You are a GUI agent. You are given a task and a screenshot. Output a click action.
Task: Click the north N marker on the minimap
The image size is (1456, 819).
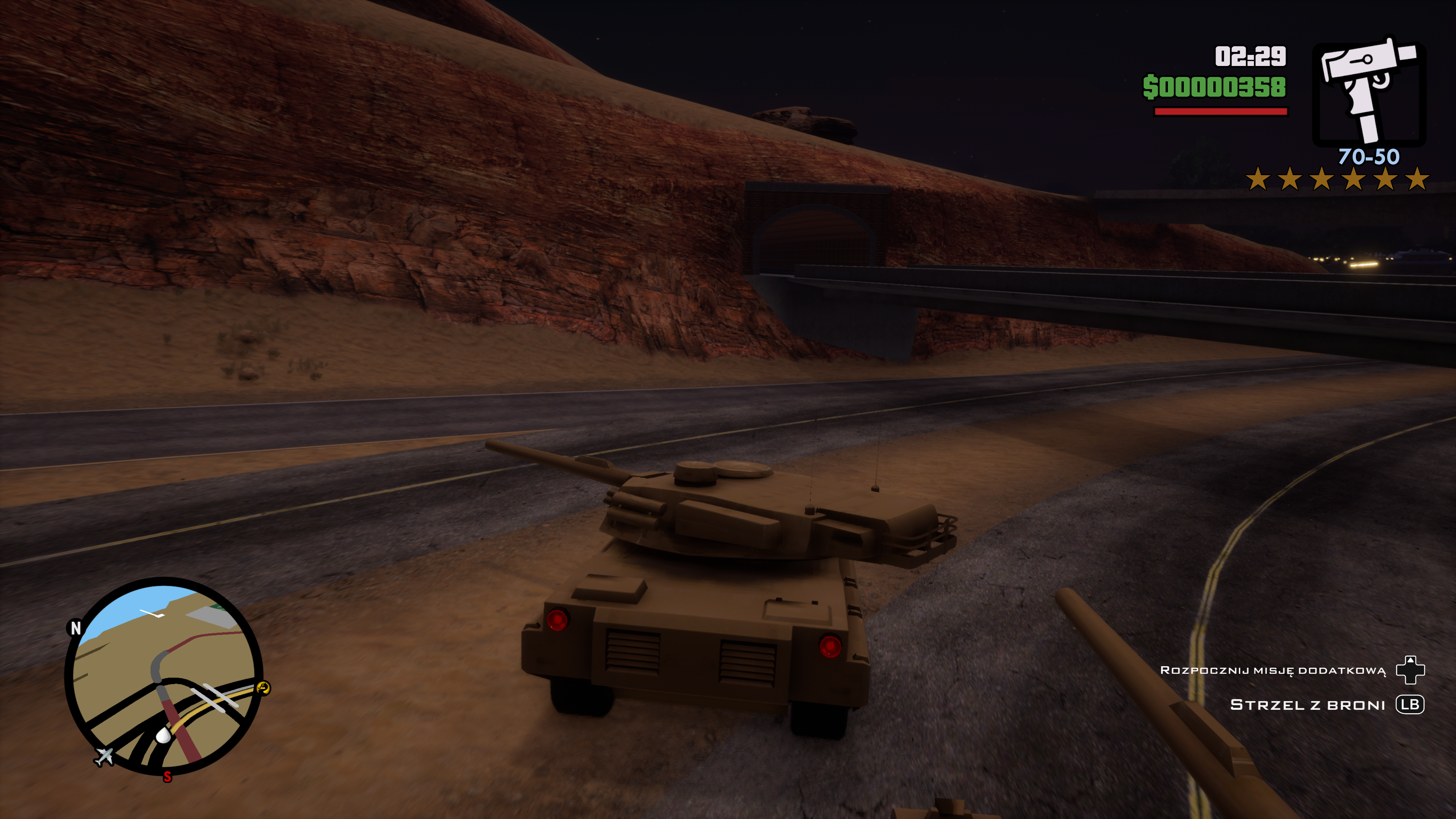75,628
